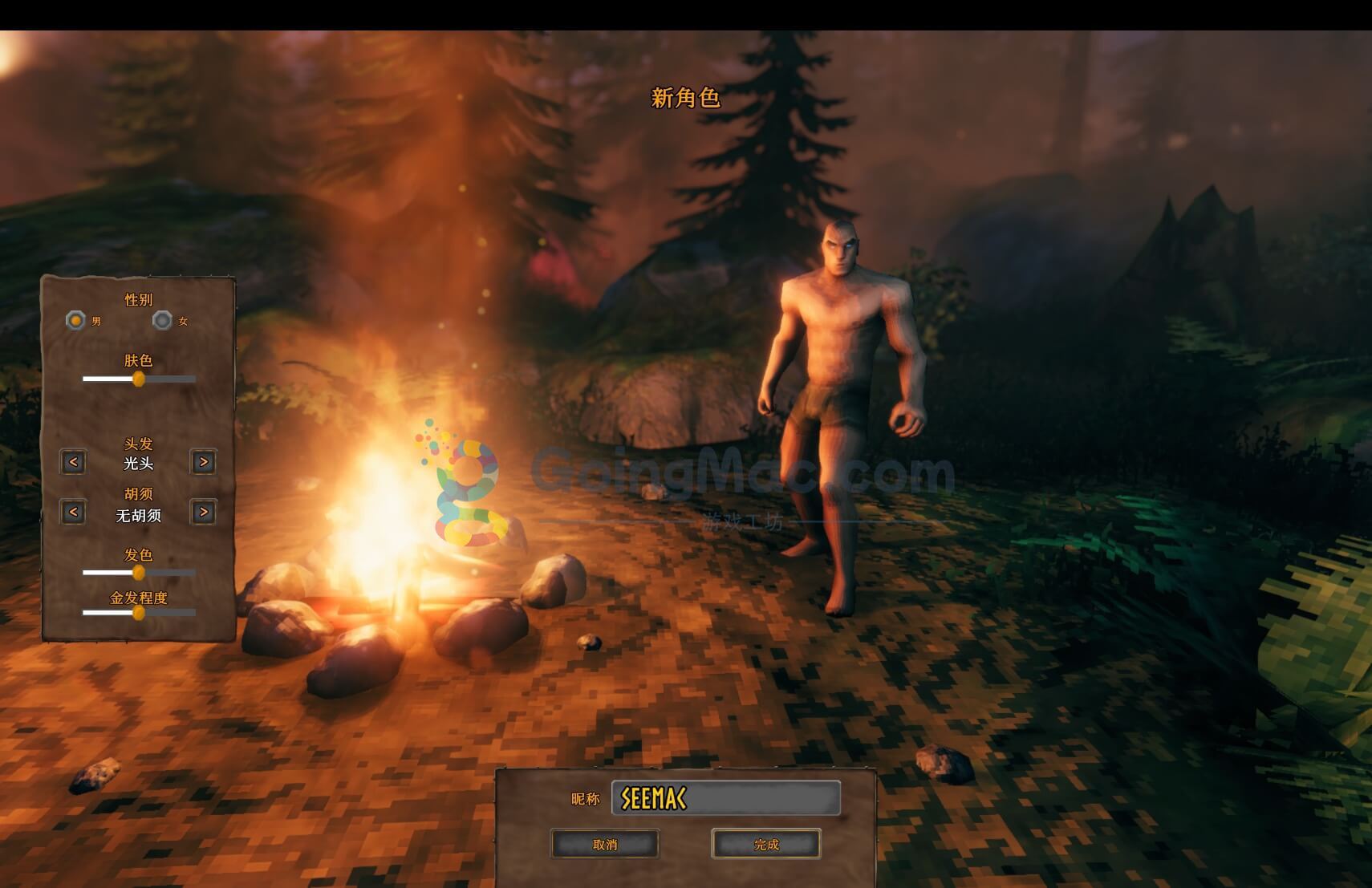Switch to next hair style (头发)
The image size is (1372, 888).
coord(203,462)
